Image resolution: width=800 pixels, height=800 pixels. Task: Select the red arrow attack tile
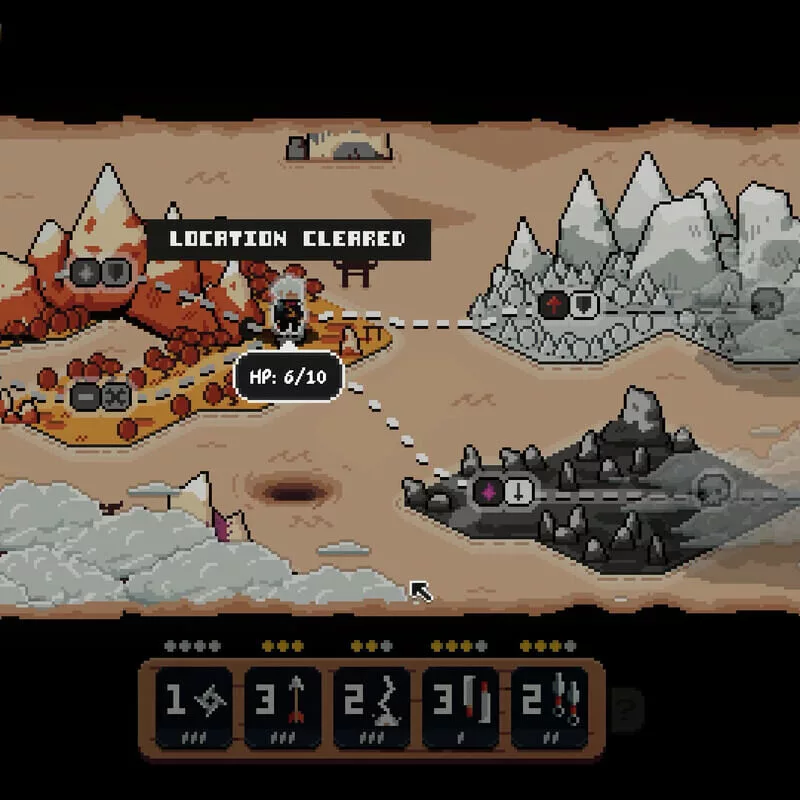(283, 706)
